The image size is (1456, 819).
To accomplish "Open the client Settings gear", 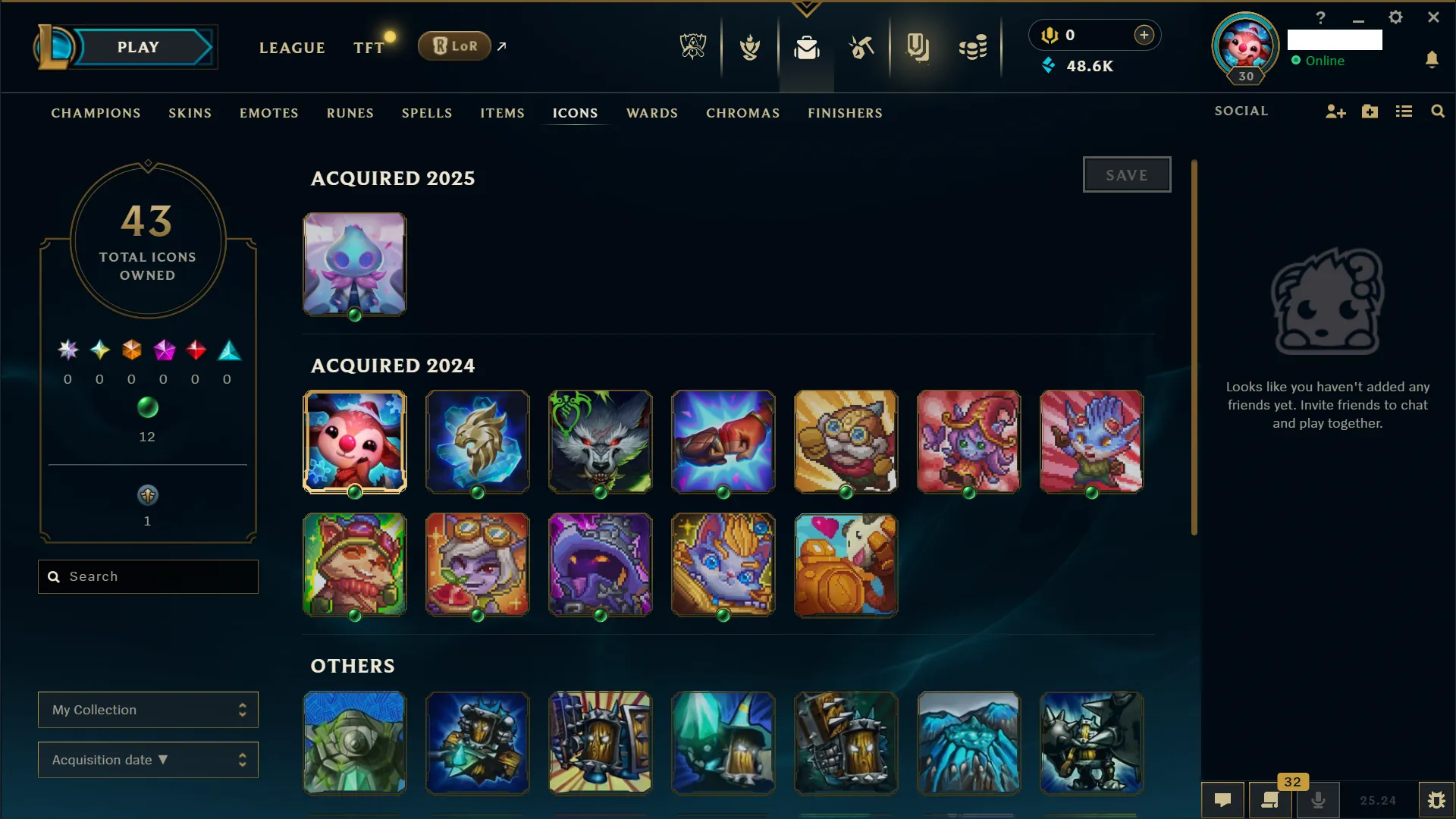I will click(x=1395, y=17).
